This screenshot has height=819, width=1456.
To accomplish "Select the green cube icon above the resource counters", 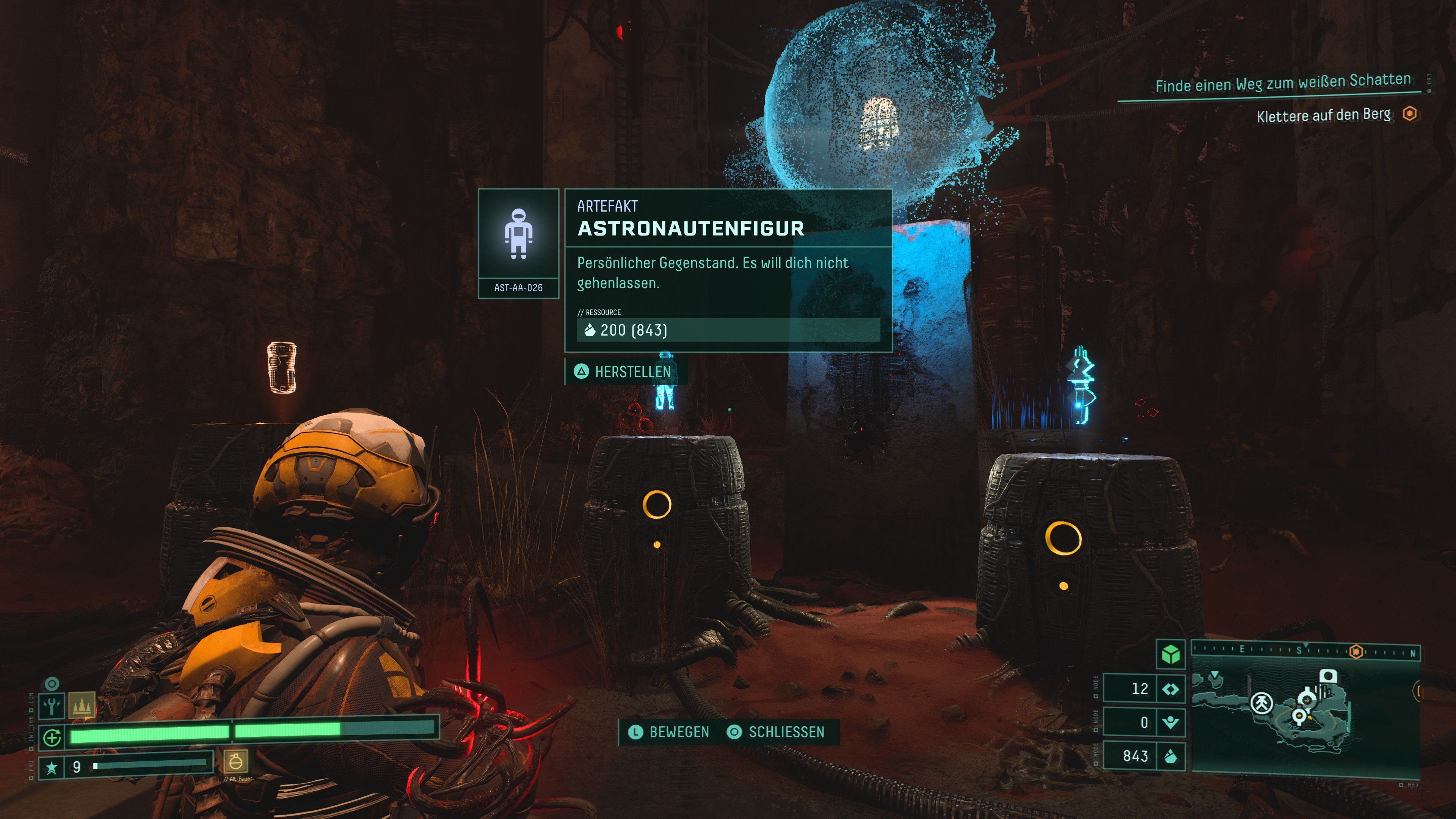I will point(1170,654).
